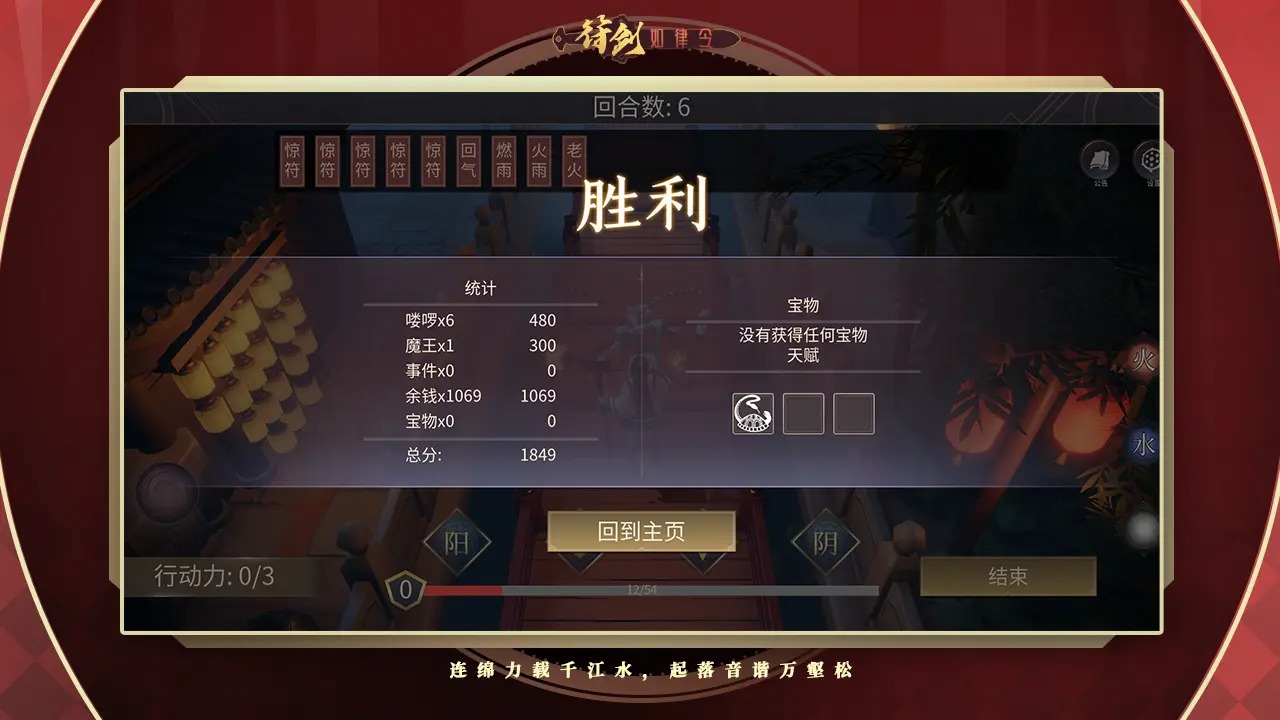
Task: Select the 老火 card
Action: [x=575, y=161]
